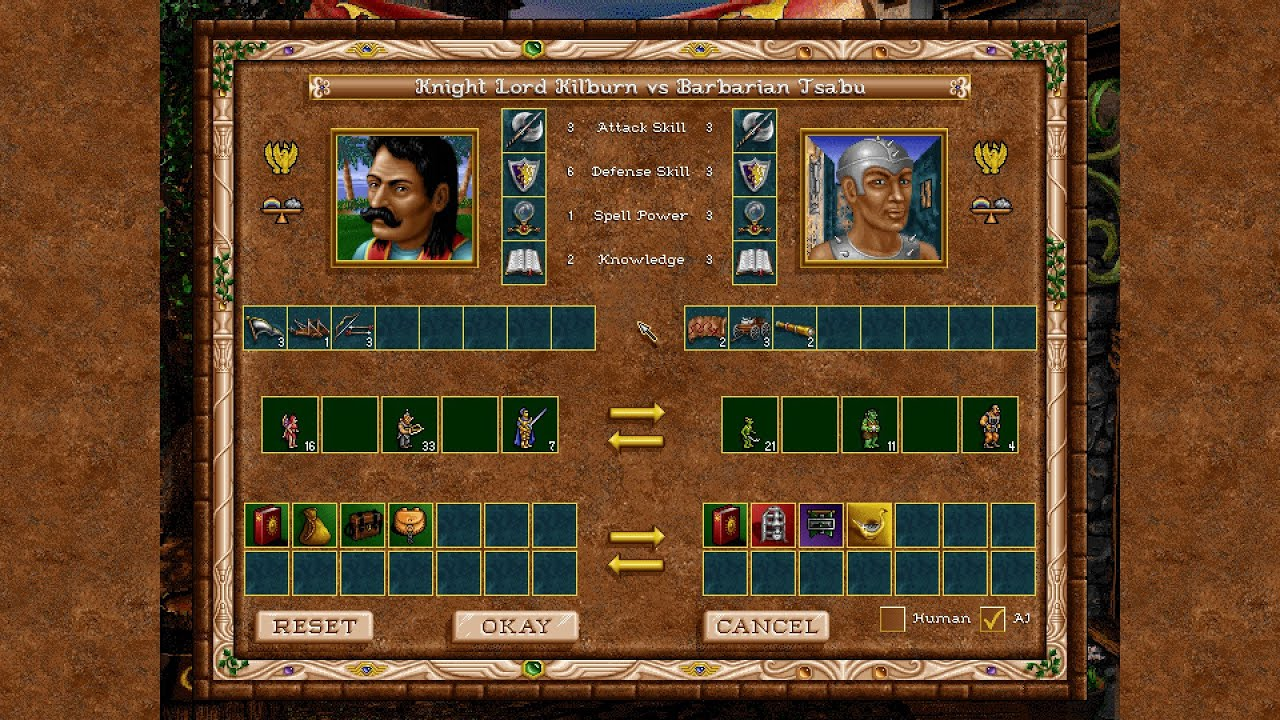Image resolution: width=1280 pixels, height=720 pixels.
Task: Click Kilburn's red spell book artifact
Action: (267, 525)
